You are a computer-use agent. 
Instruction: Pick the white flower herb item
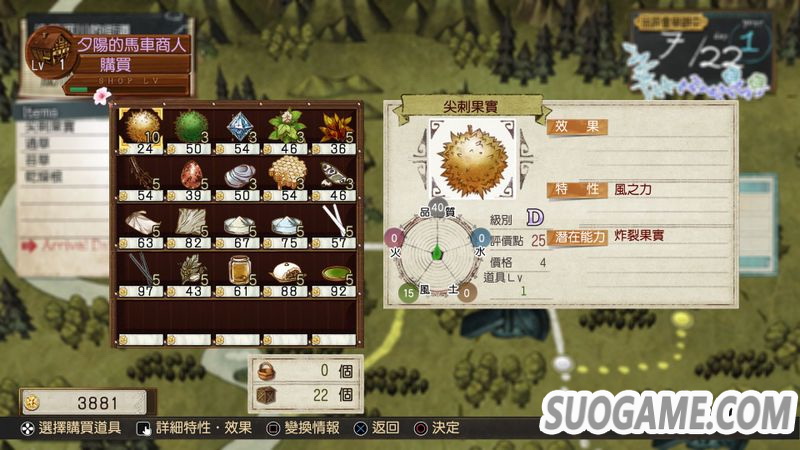pos(286,126)
